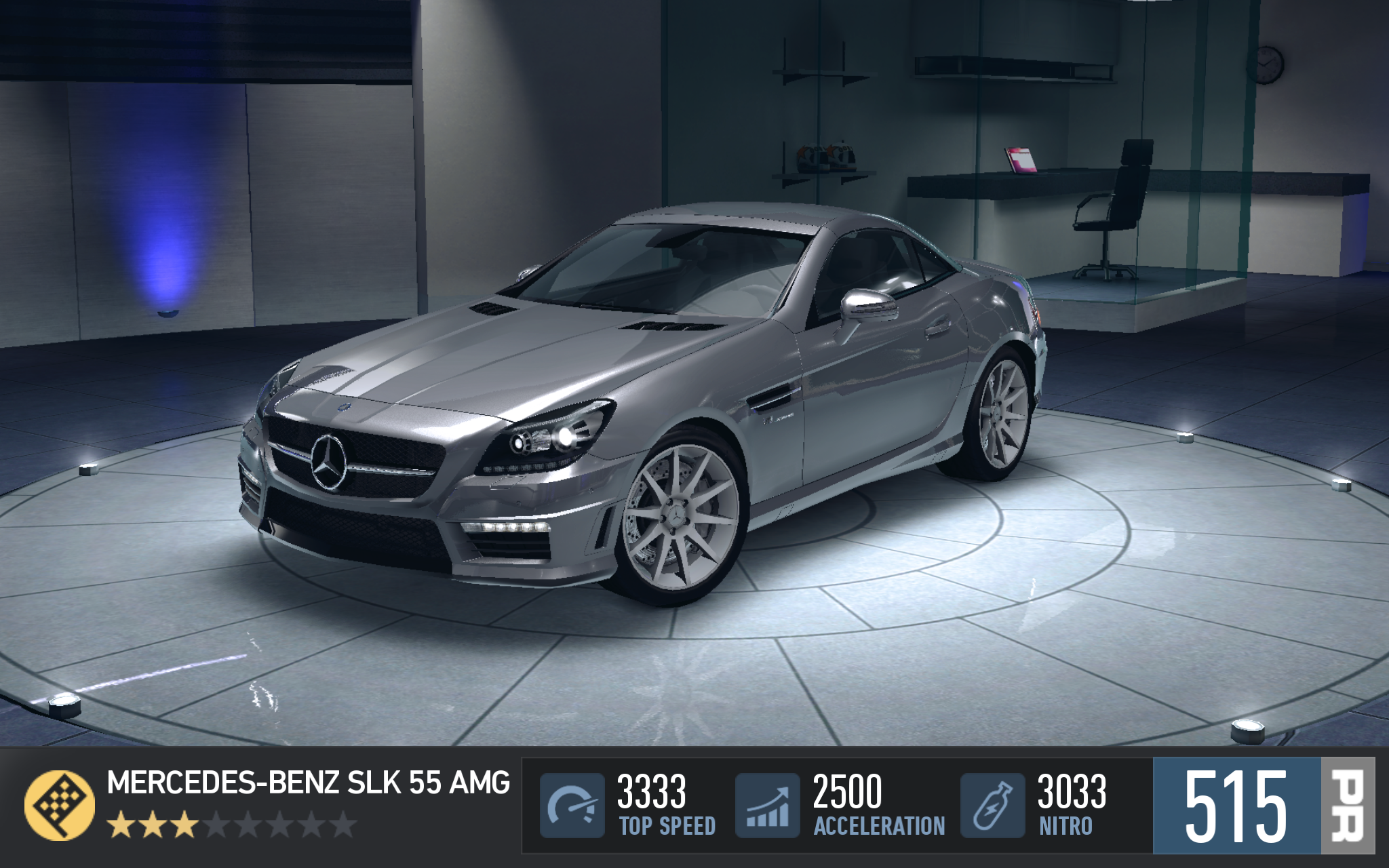Open the Acceleration bar-chart icon
Image resolution: width=1389 pixels, height=868 pixels.
[767, 805]
